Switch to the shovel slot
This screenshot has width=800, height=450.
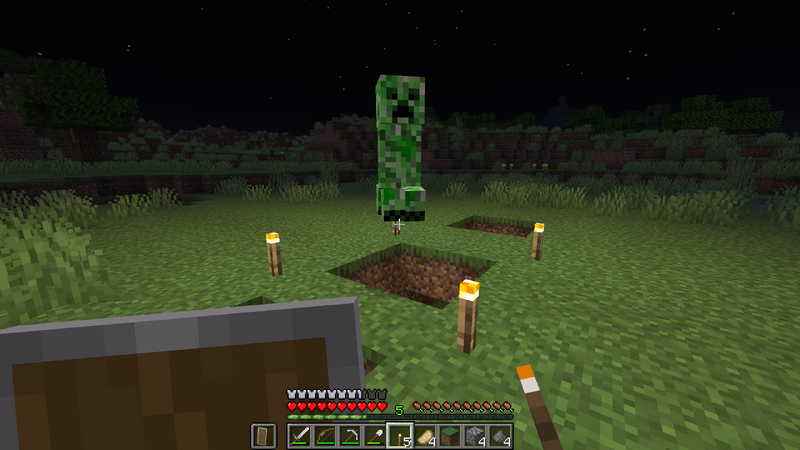[x=374, y=436]
